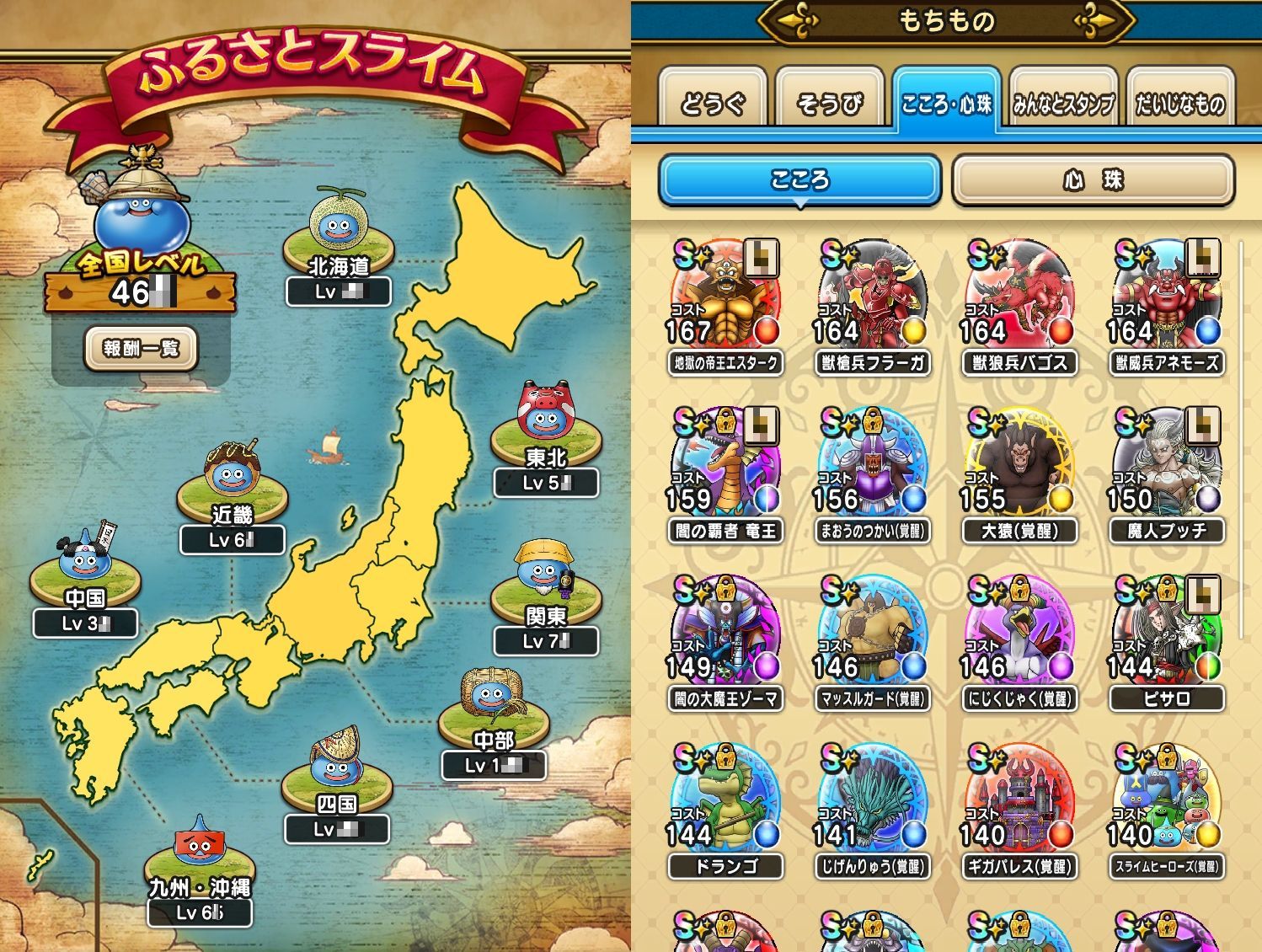
Task: Pick the ドランゴ heart
Action: [725, 800]
